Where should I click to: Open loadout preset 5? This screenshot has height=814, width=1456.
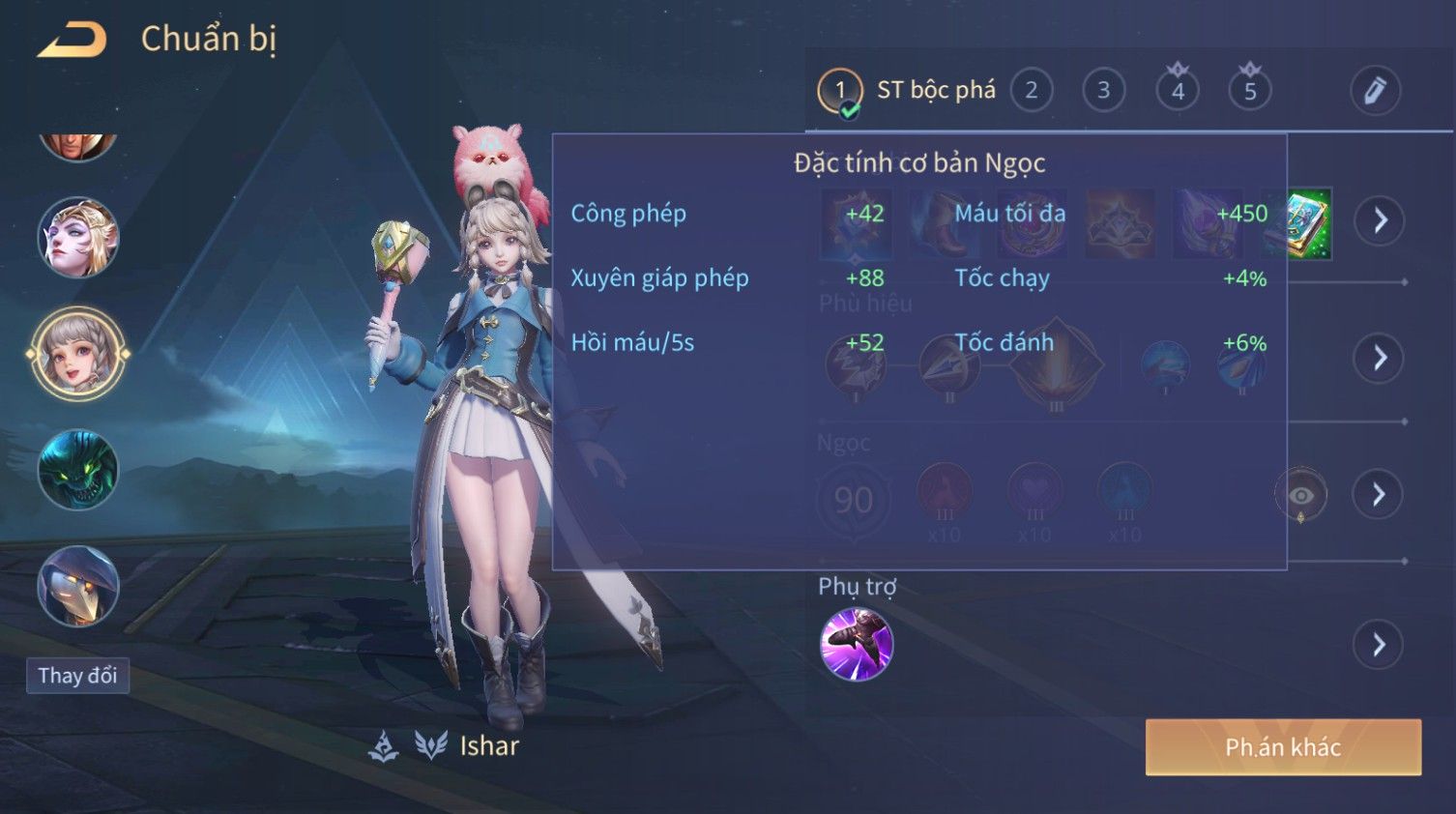coord(1250,91)
